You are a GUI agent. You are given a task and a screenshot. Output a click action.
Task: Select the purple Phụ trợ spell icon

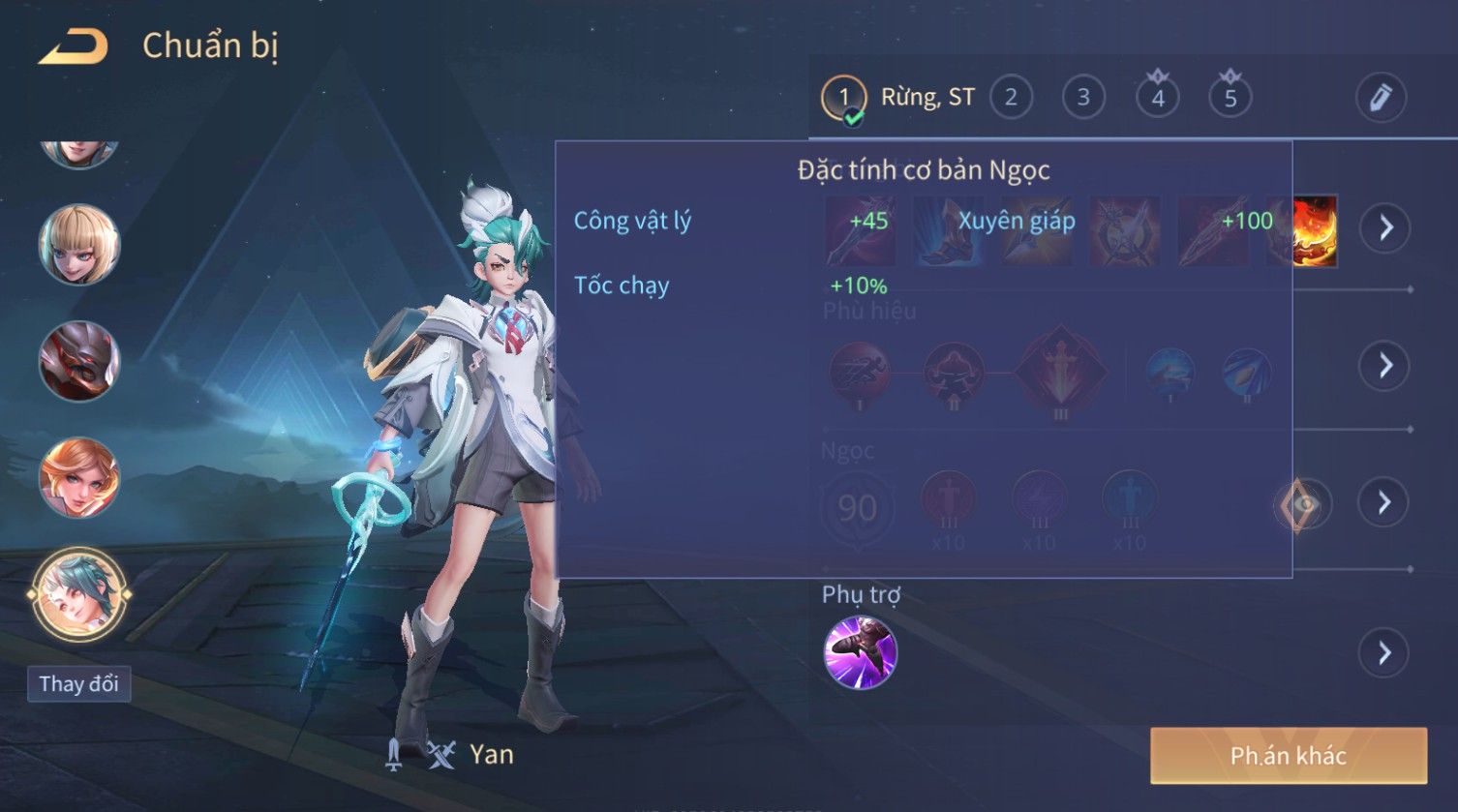click(x=860, y=653)
